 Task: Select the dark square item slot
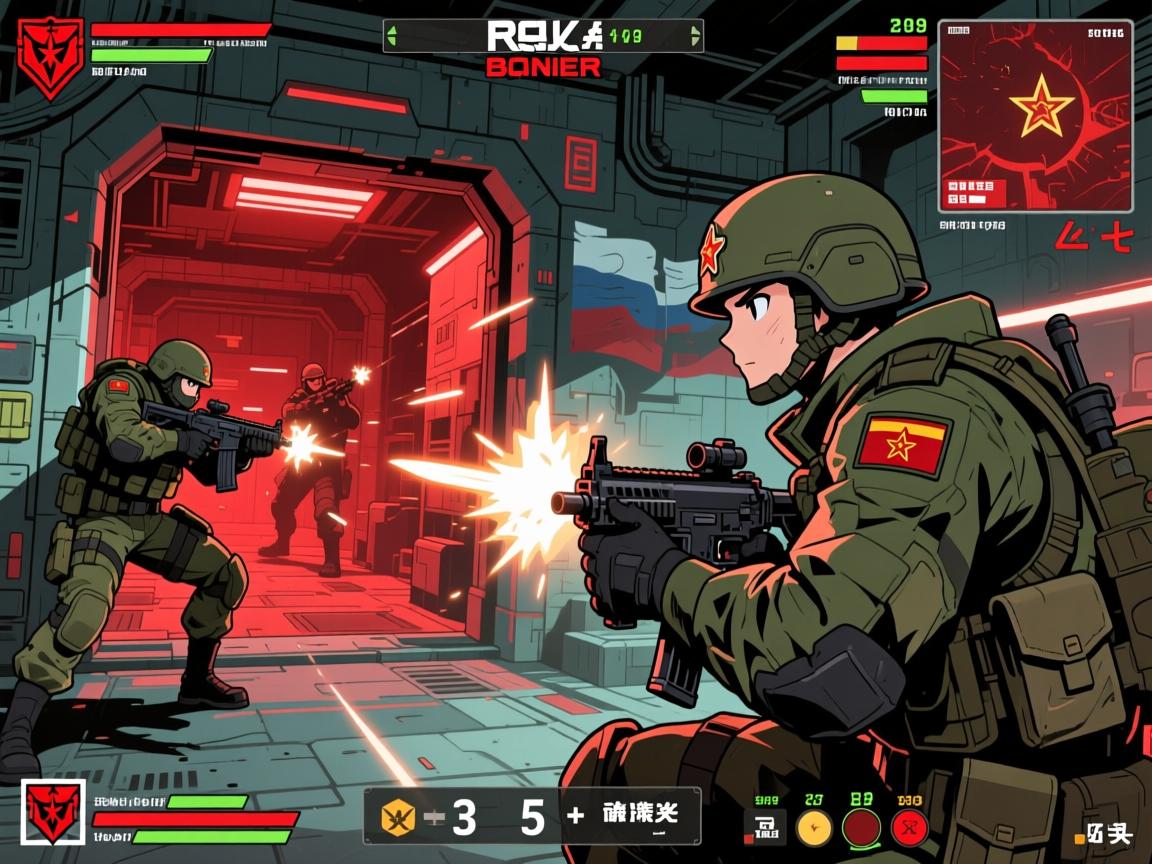click(767, 828)
